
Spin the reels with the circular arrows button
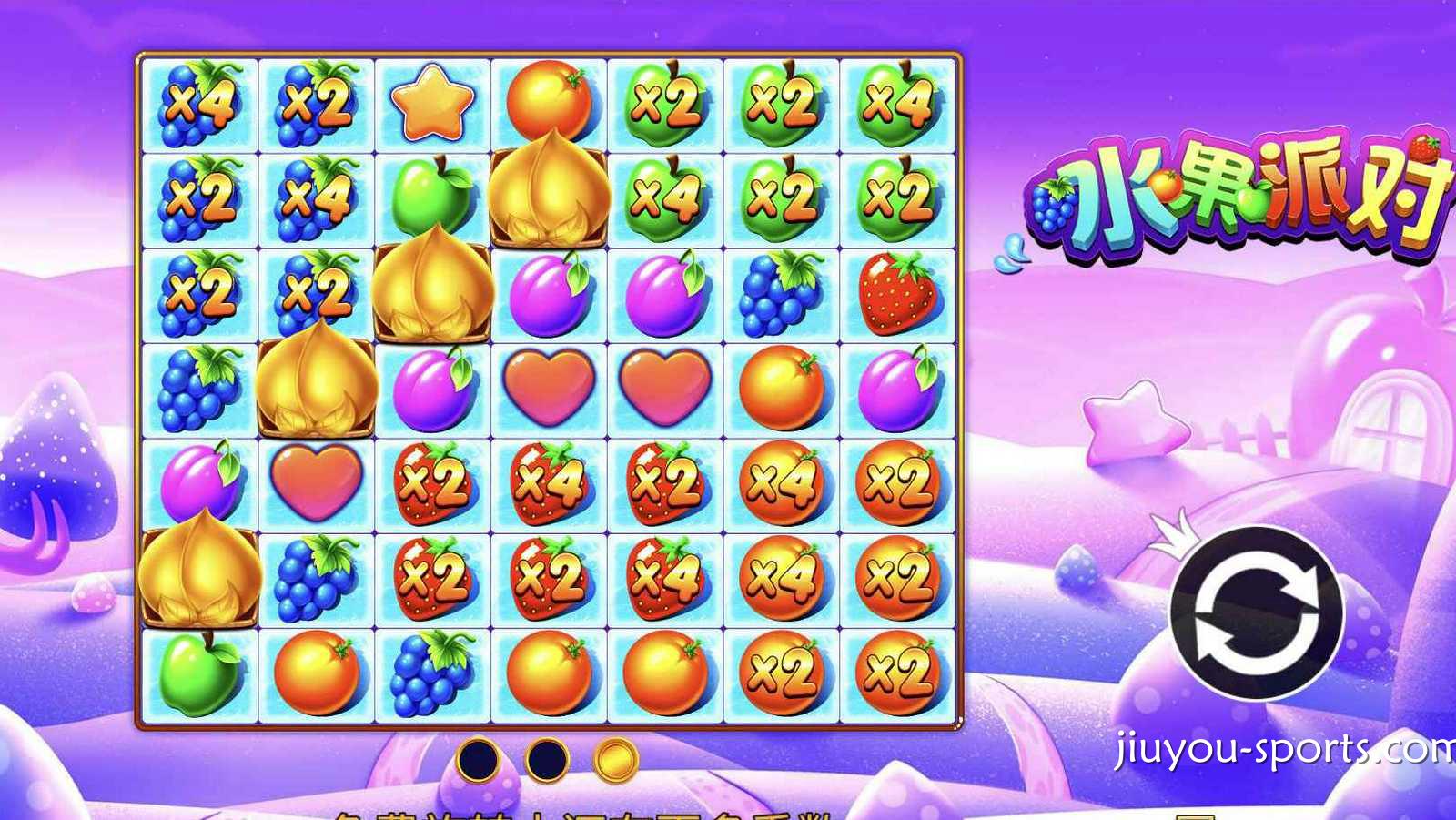pos(1257,612)
